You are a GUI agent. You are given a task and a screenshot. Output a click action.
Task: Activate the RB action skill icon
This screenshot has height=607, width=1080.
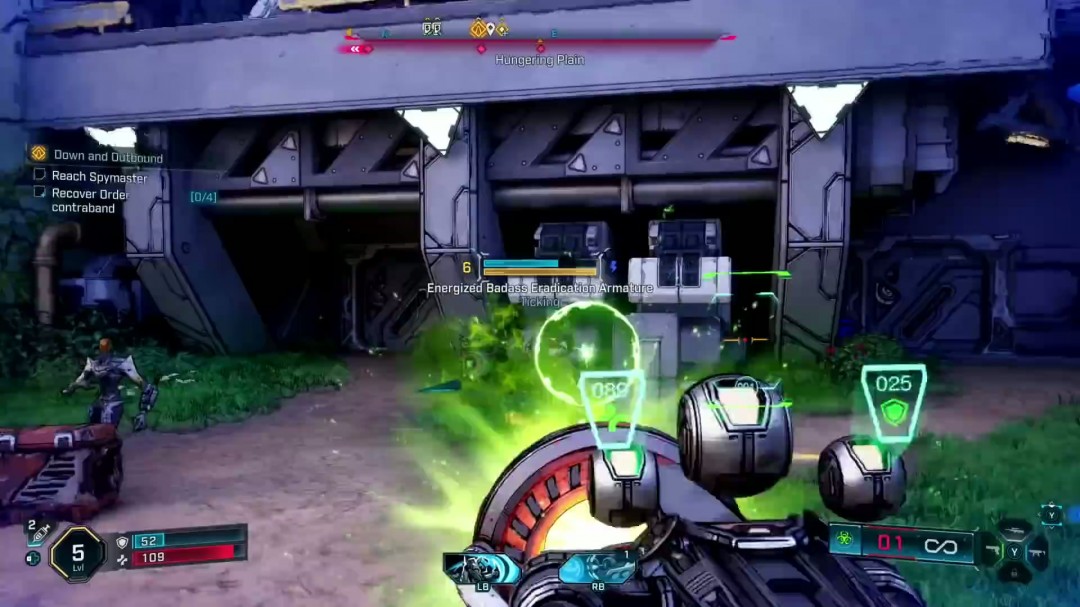point(597,569)
